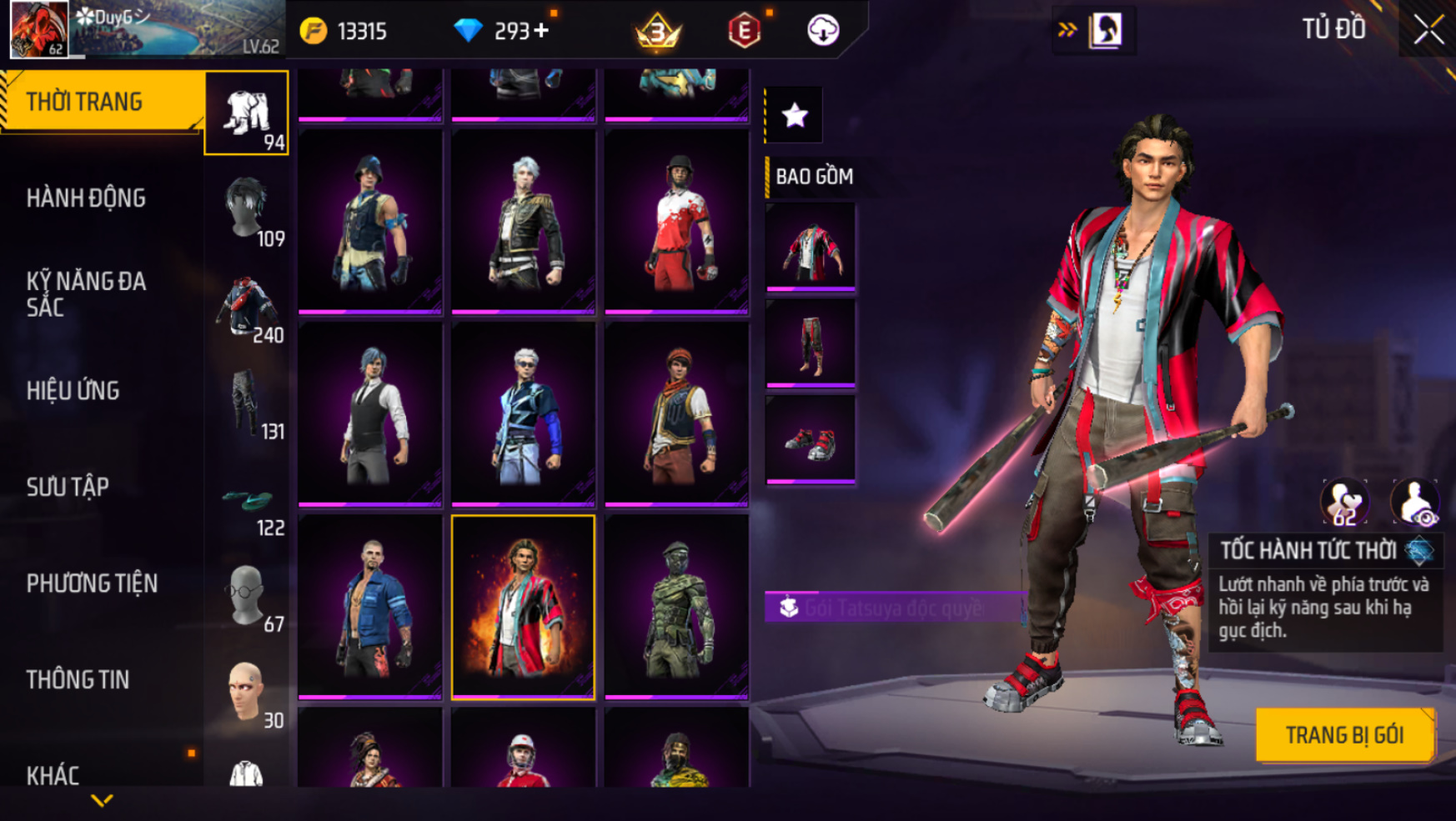Switch to the Thời Trang tab
This screenshot has height=821, width=1456.
pos(100,102)
